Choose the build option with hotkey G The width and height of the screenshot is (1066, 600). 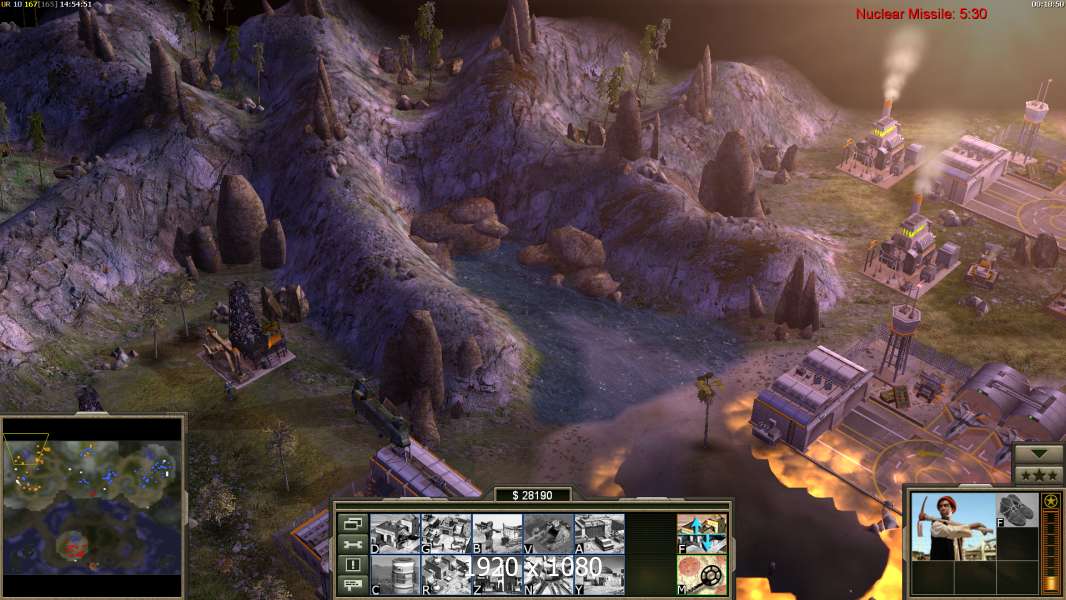(x=446, y=533)
